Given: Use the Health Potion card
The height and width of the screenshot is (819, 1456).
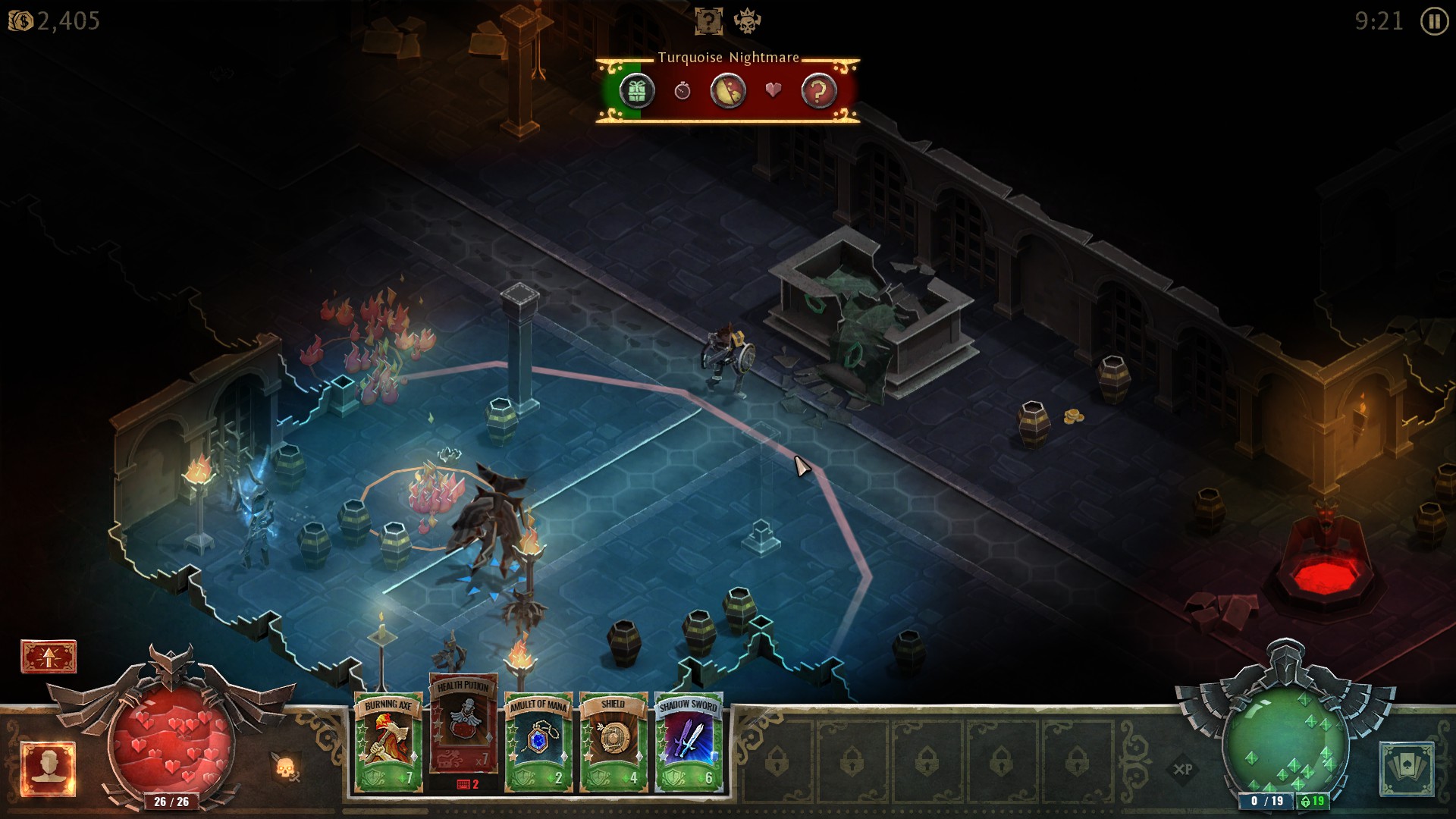Looking at the screenshot, I should [x=463, y=724].
